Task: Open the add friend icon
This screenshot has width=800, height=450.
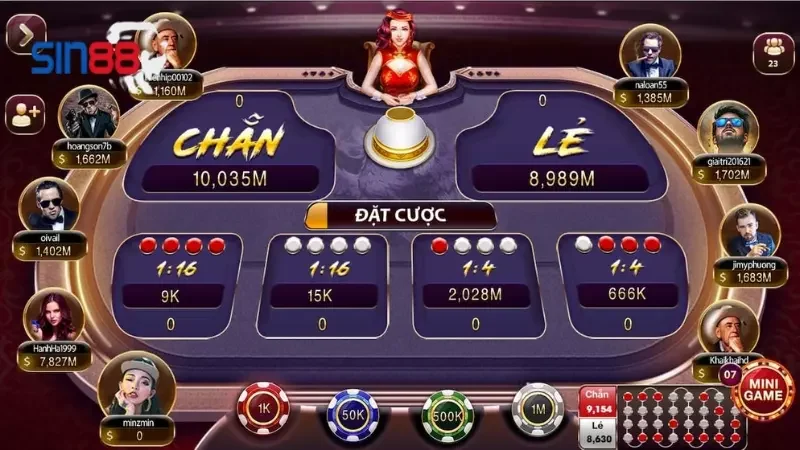Action: pos(24,114)
